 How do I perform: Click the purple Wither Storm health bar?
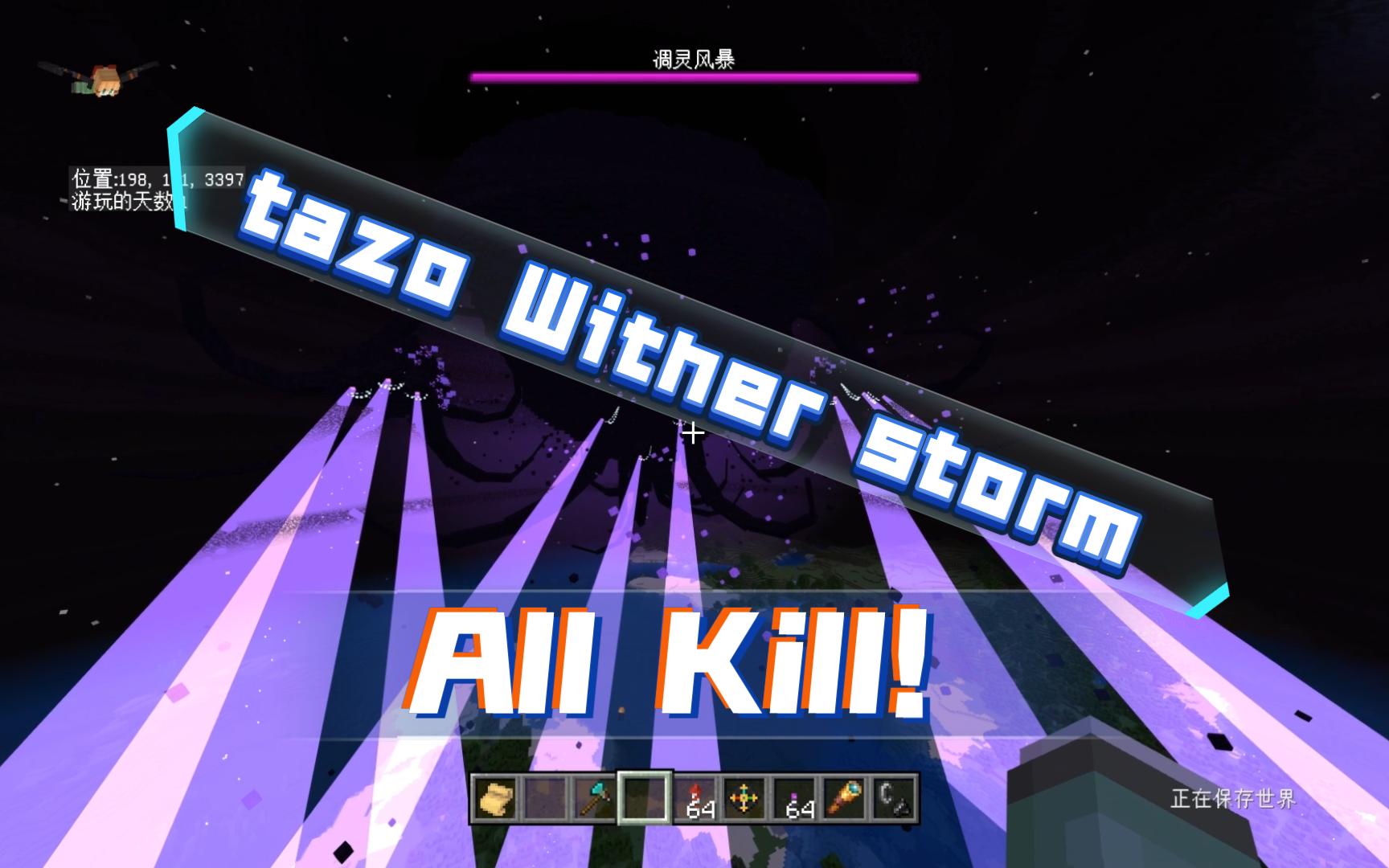[694, 77]
